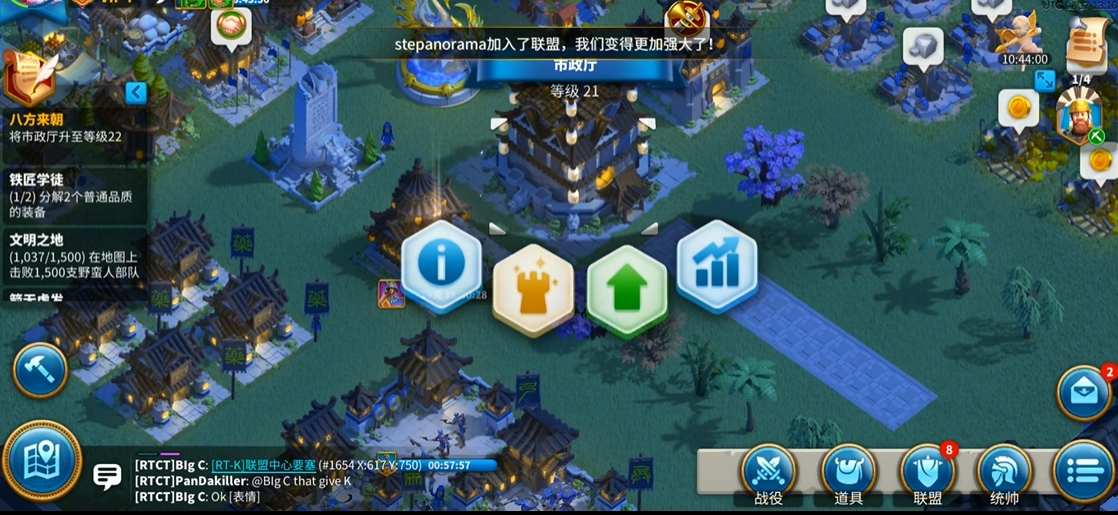Open the 统帅 commander menu
This screenshot has width=1118, height=515.
pos(1004,473)
